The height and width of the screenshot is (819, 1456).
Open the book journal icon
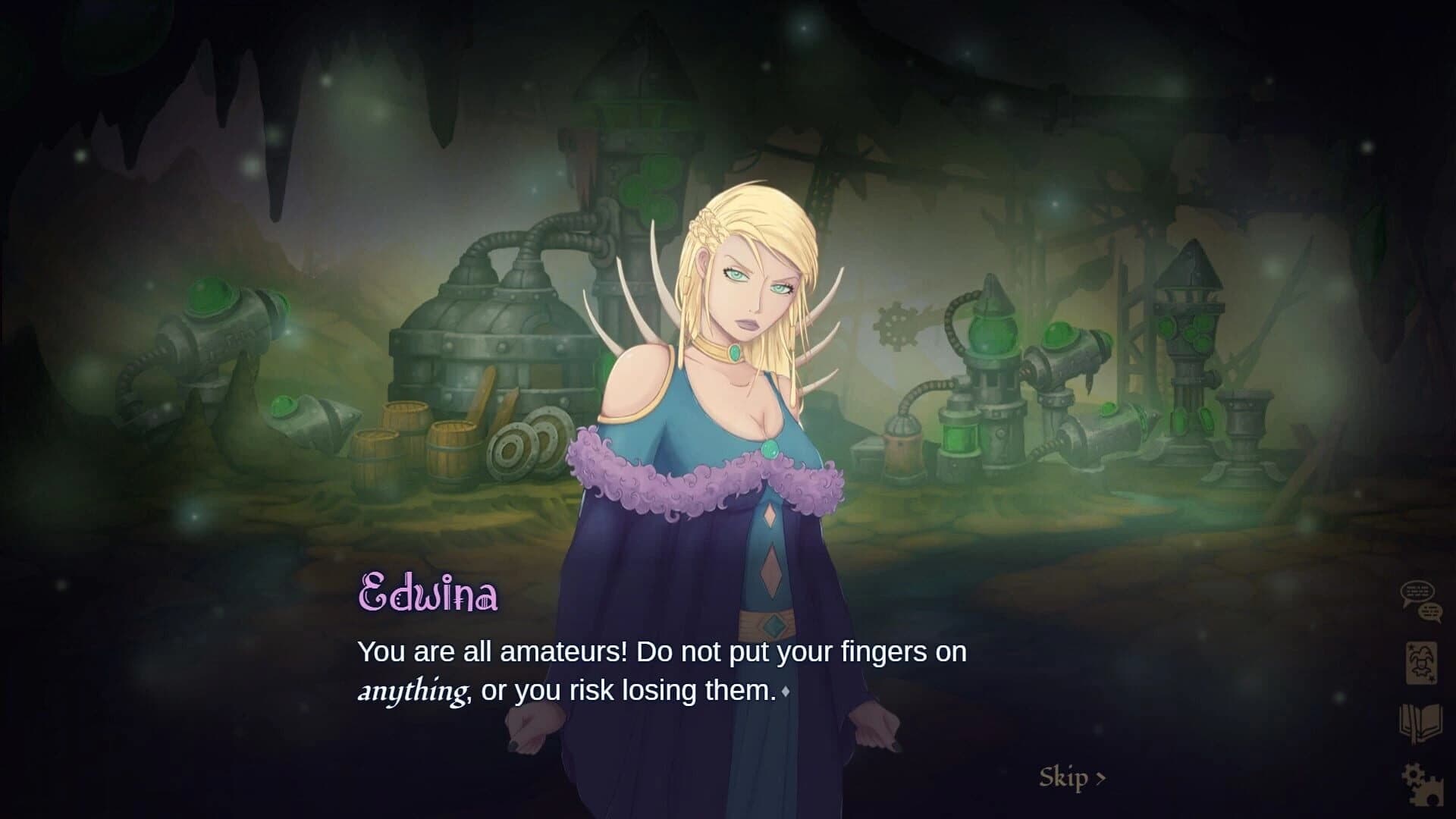coord(1420,724)
